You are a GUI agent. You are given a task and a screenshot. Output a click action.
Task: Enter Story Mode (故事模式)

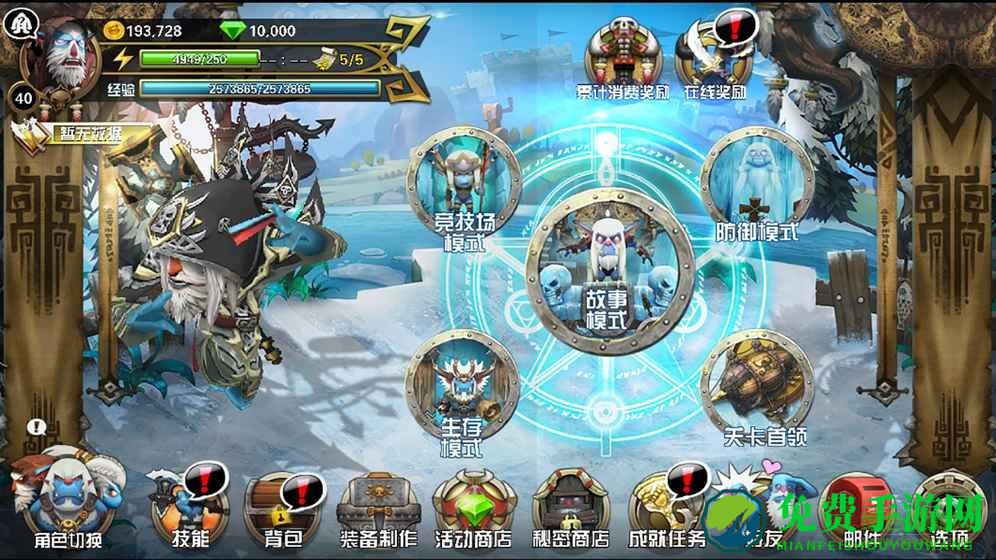610,270
